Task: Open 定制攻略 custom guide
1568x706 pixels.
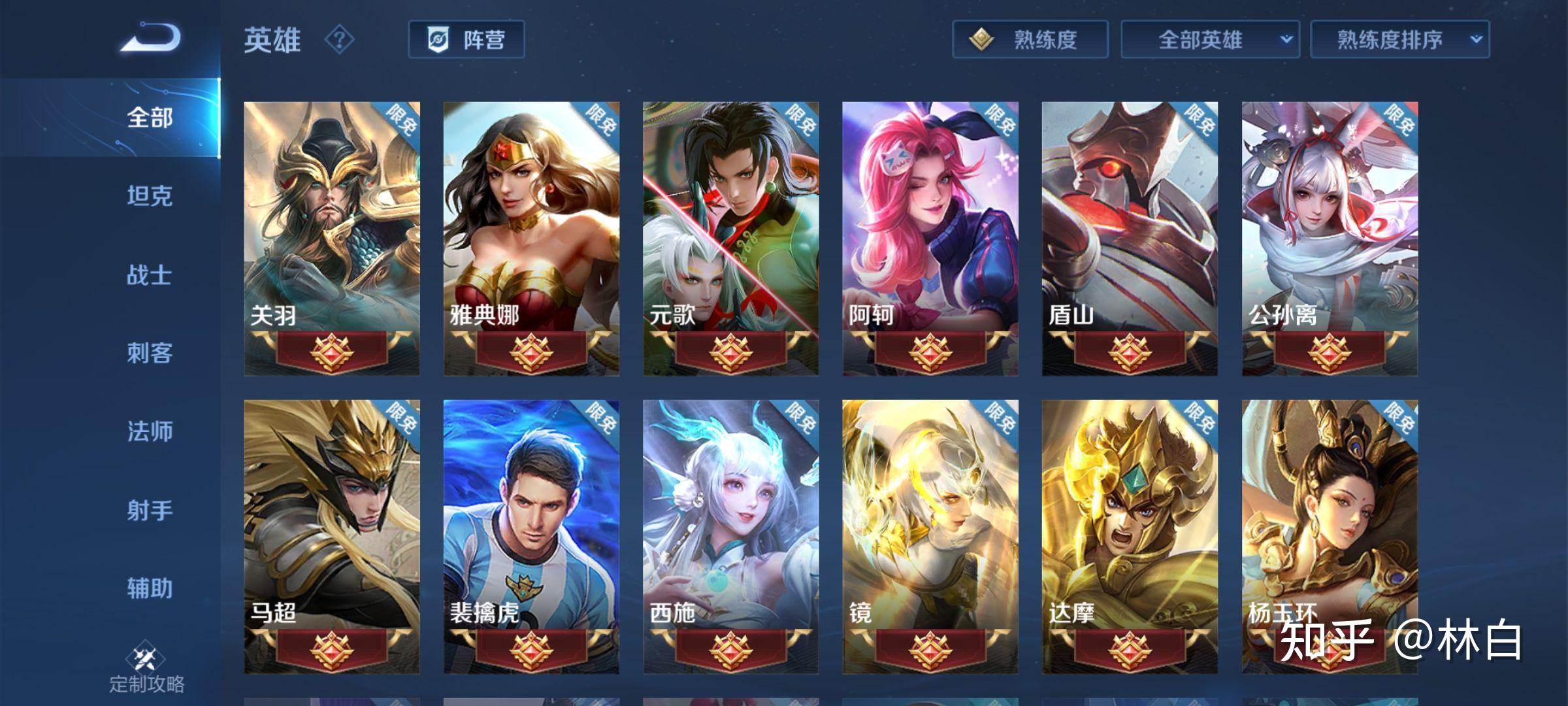Action: click(x=146, y=670)
